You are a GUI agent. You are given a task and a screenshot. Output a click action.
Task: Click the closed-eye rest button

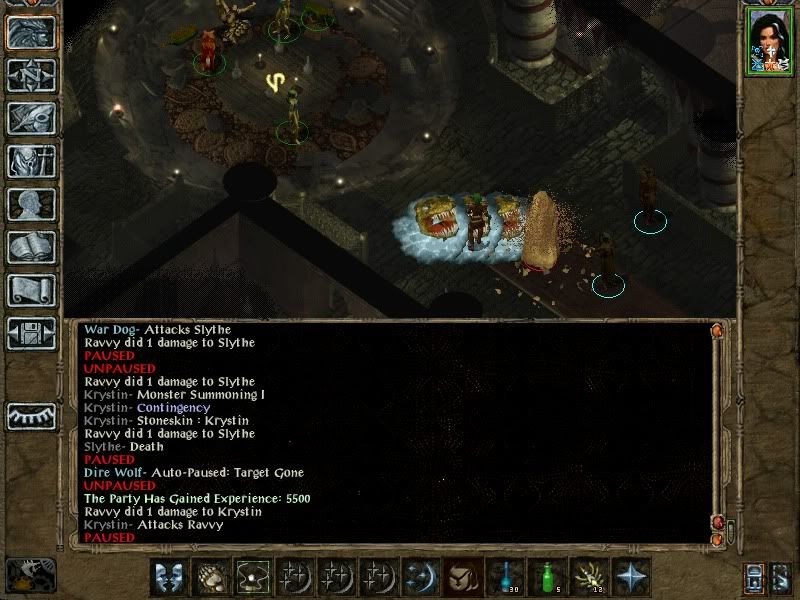click(31, 415)
